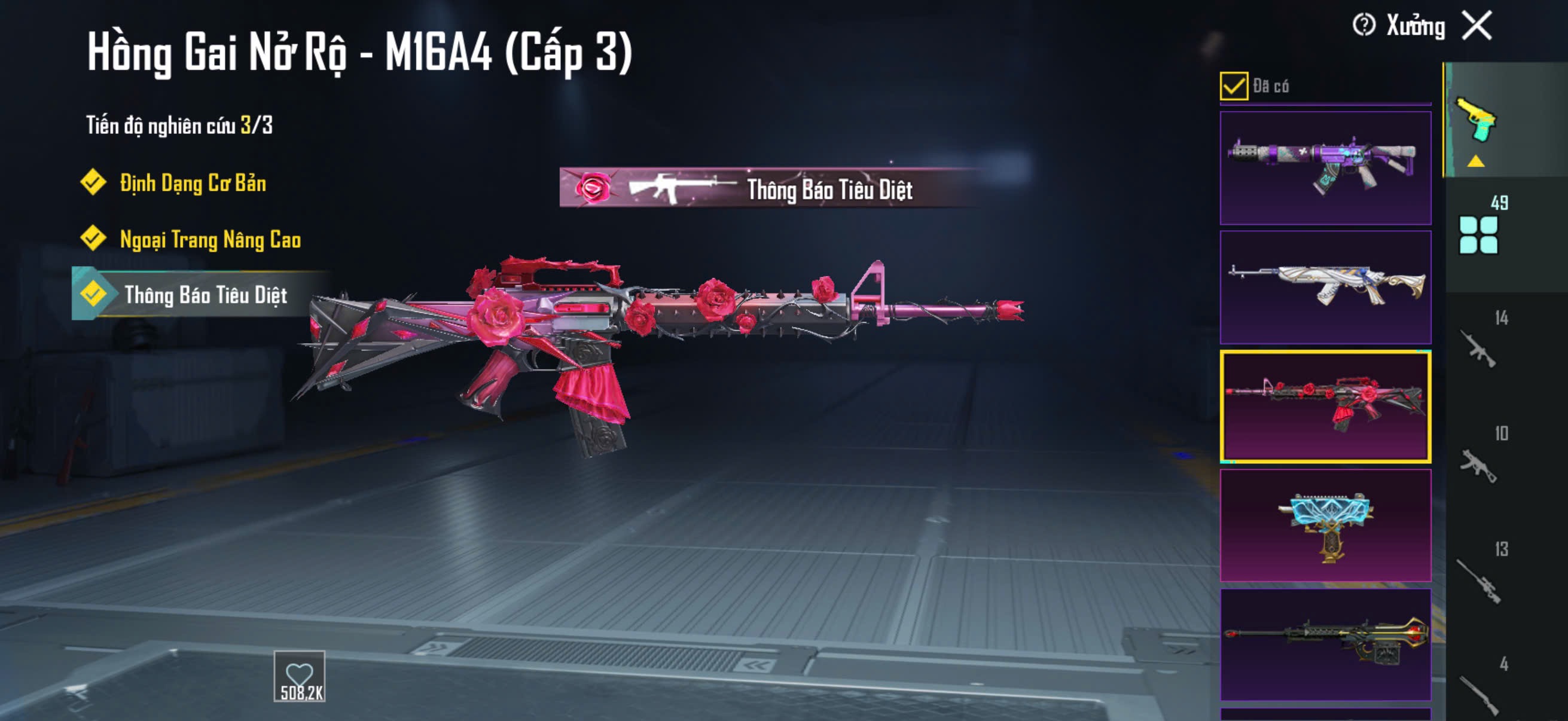Select the rose M16A4 skin thumbnail
This screenshot has width=1568, height=721.
click(1325, 406)
